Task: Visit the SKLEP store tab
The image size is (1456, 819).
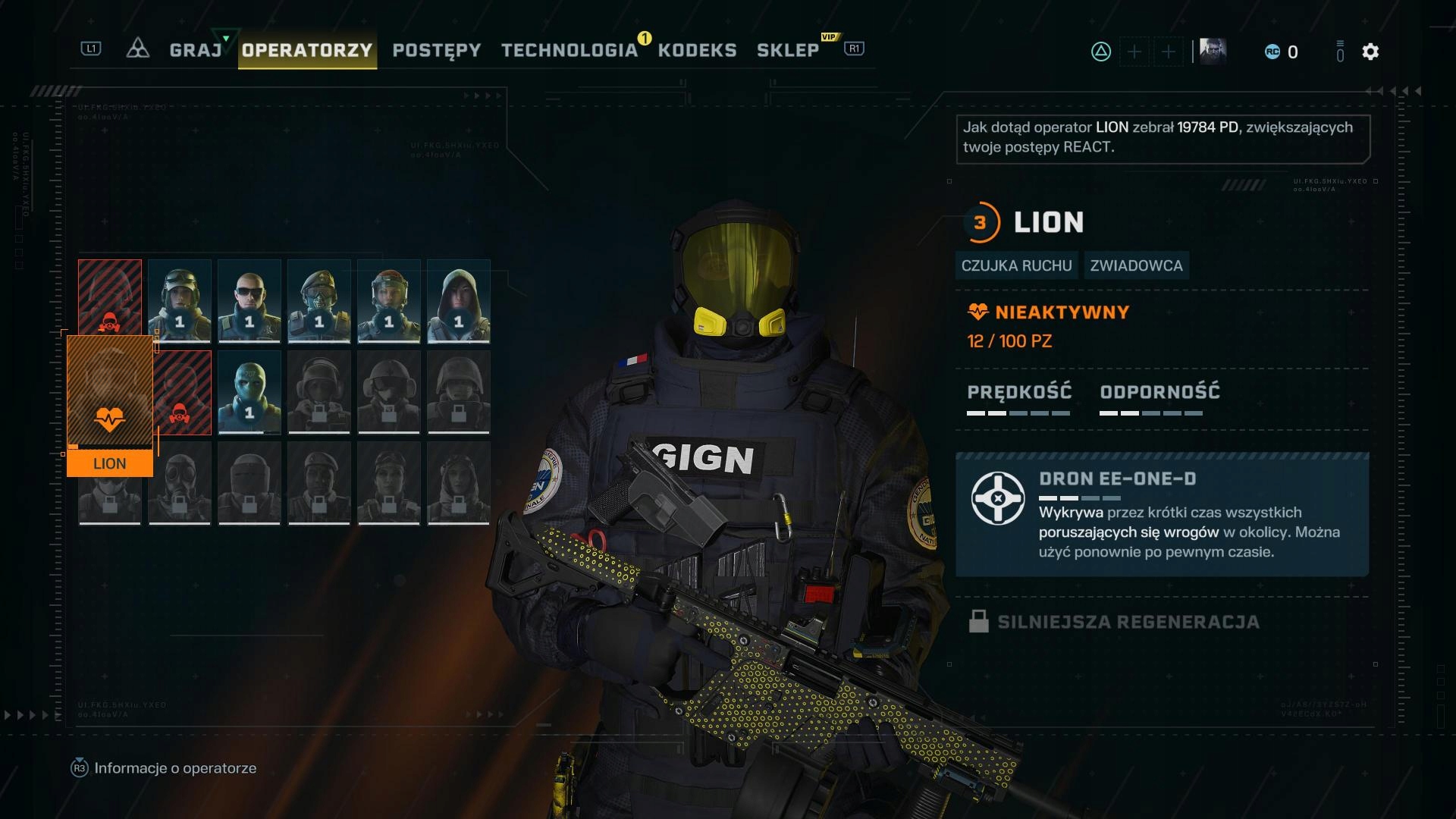Action: 788,50
